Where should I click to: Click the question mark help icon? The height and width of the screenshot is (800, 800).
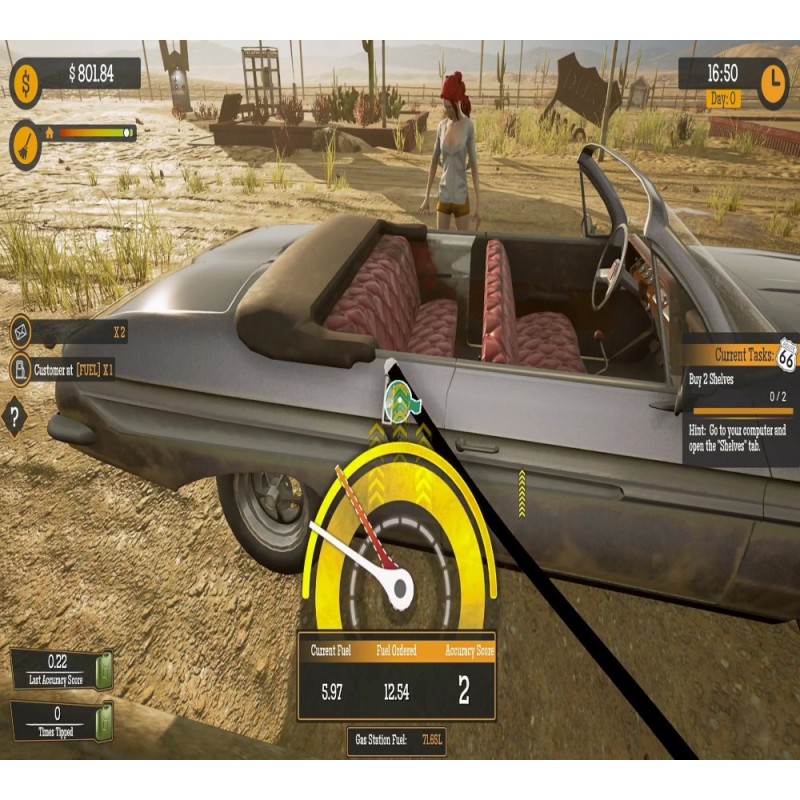pyautogui.click(x=15, y=415)
